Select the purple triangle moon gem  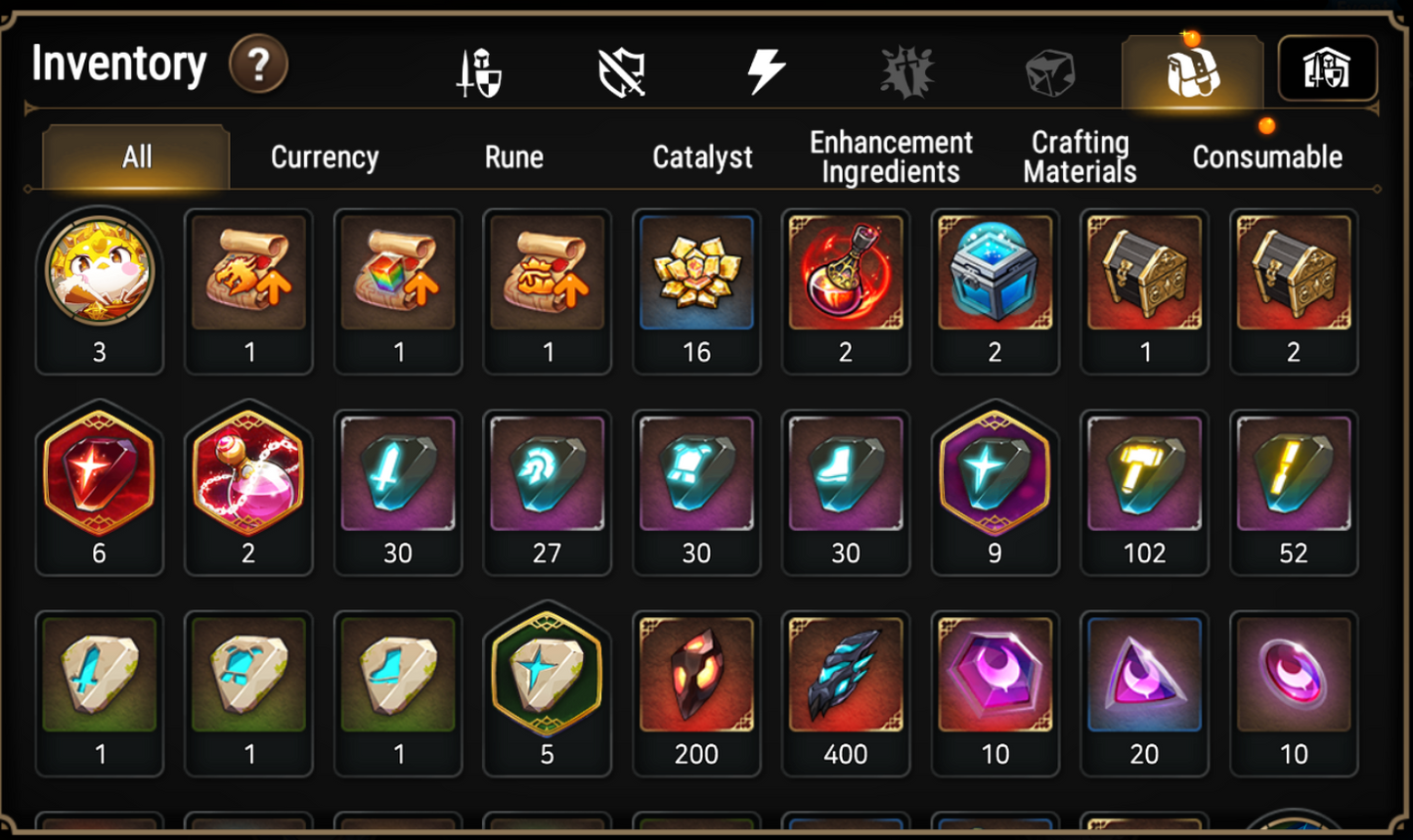point(1144,675)
